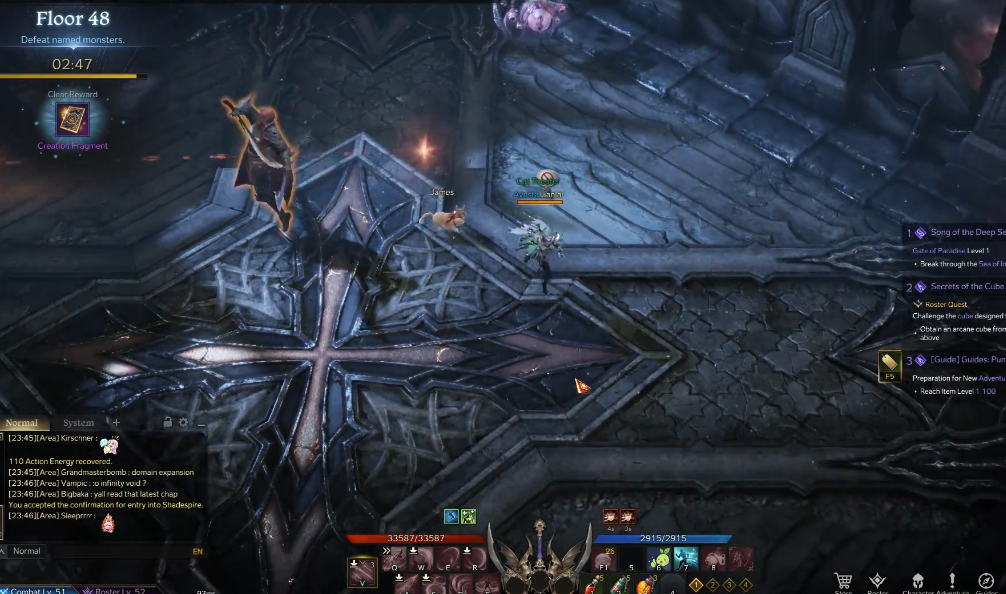The image size is (1006, 594).
Task: Open the Guides compass menu
Action: click(x=986, y=582)
